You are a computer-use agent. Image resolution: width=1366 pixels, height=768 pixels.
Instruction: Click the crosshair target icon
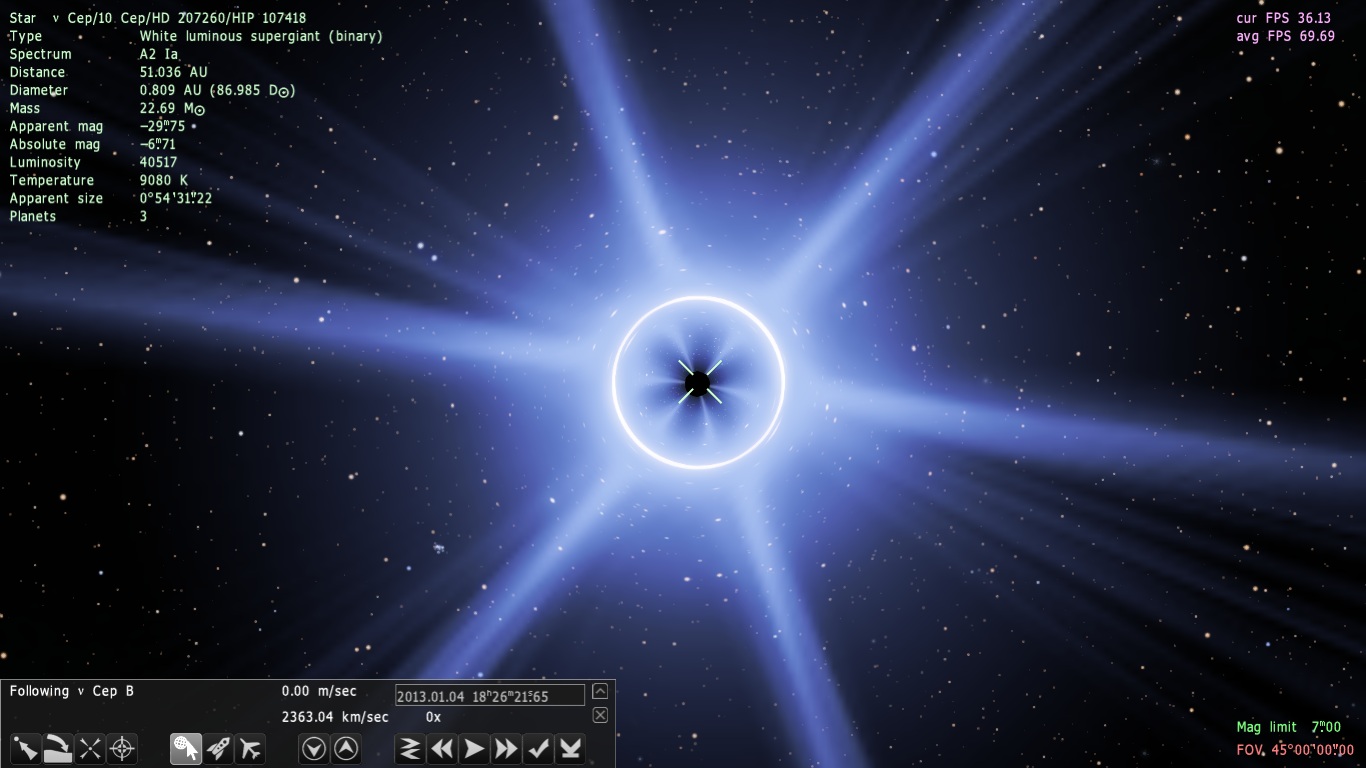[122, 748]
